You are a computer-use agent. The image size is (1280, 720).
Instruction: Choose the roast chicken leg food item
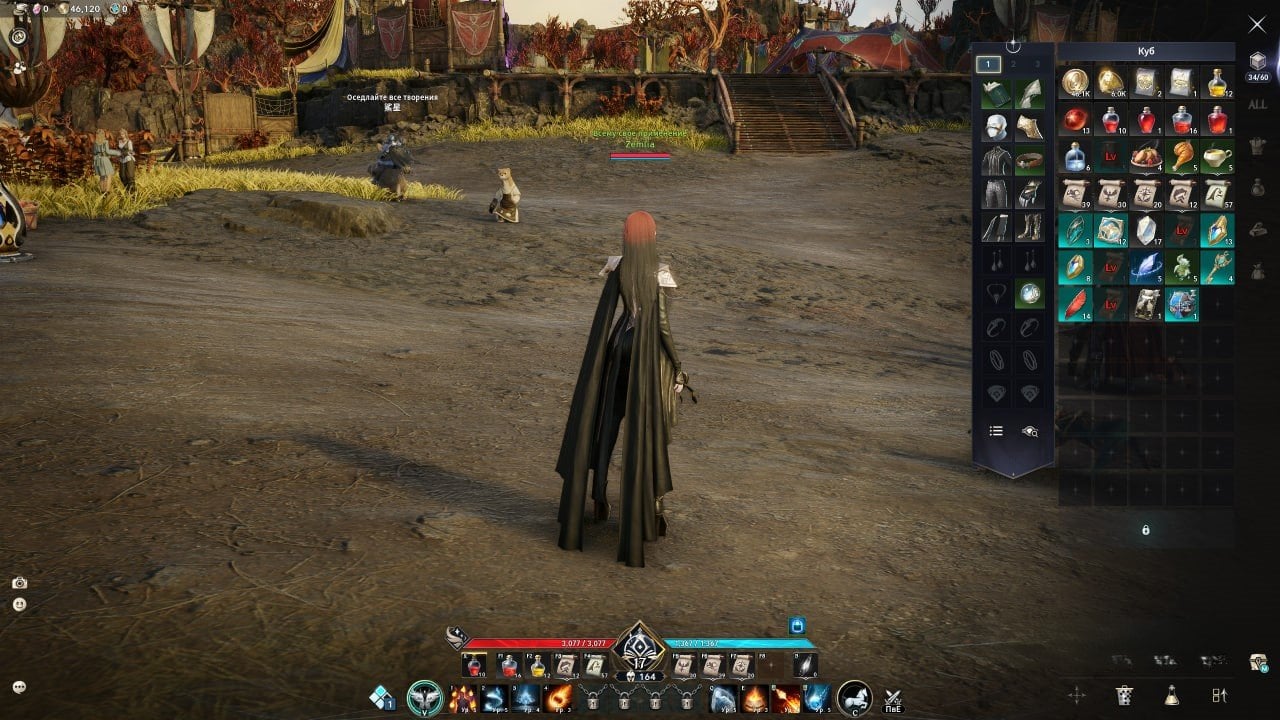[x=1181, y=156]
